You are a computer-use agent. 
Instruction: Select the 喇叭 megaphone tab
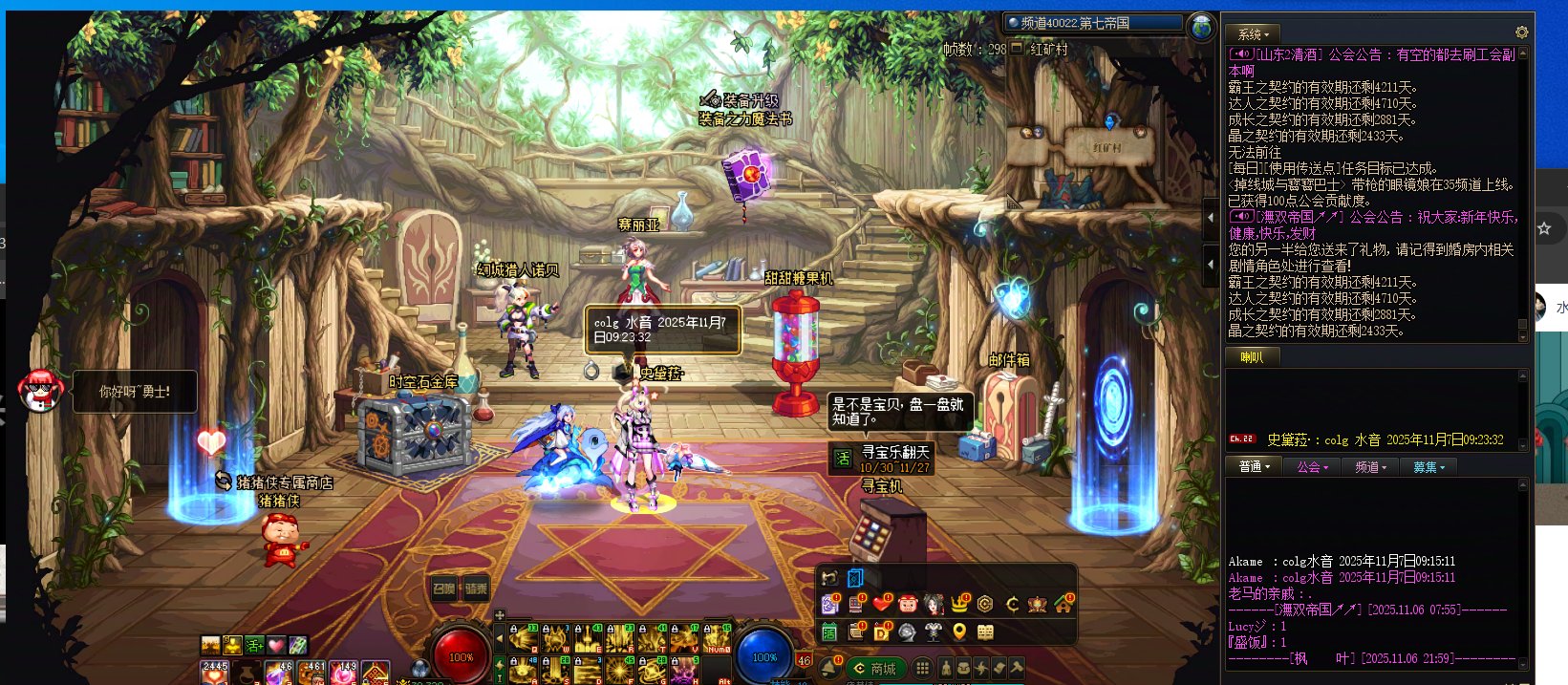click(x=1252, y=357)
